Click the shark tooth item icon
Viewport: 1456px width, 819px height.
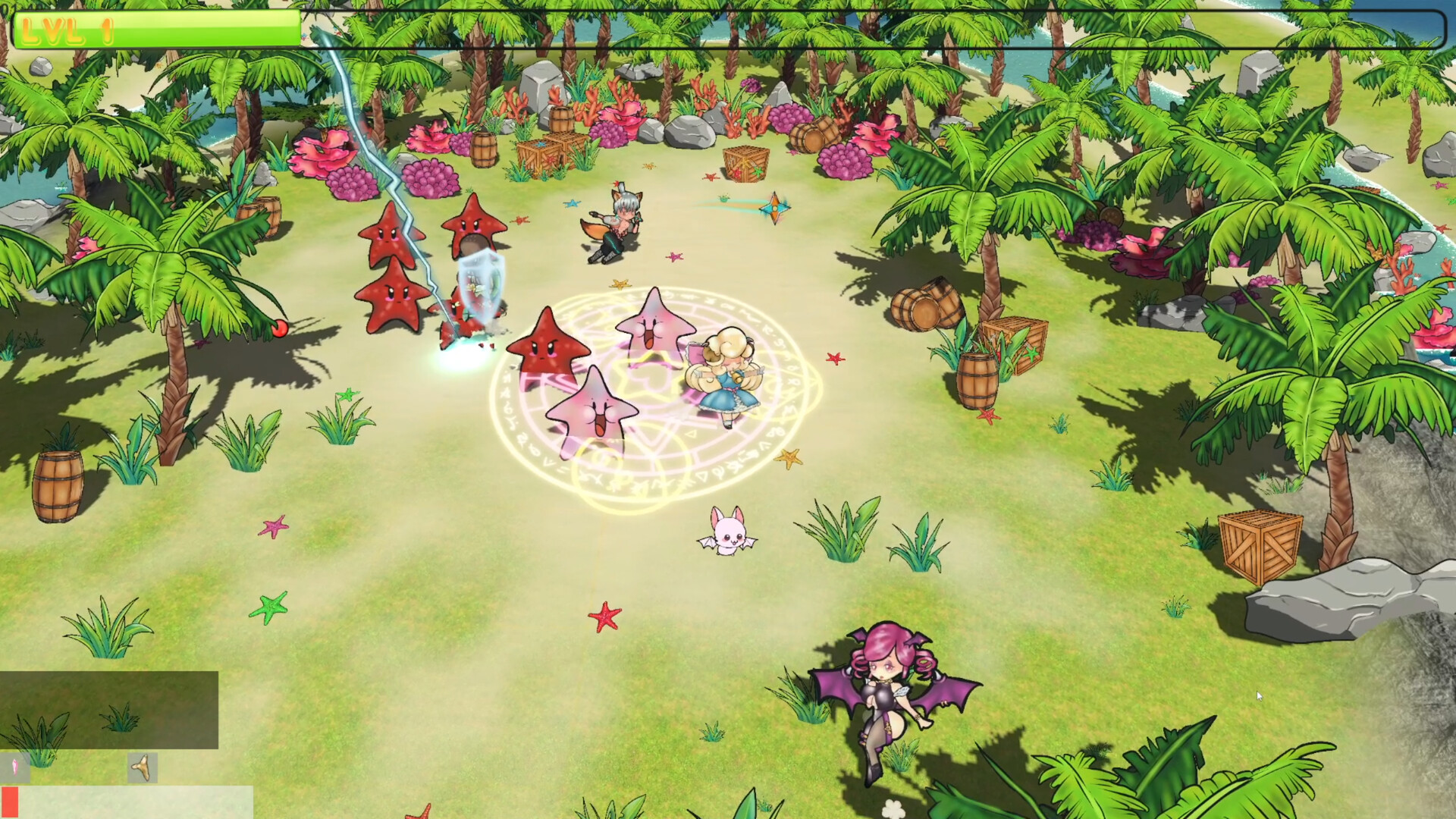tap(142, 768)
